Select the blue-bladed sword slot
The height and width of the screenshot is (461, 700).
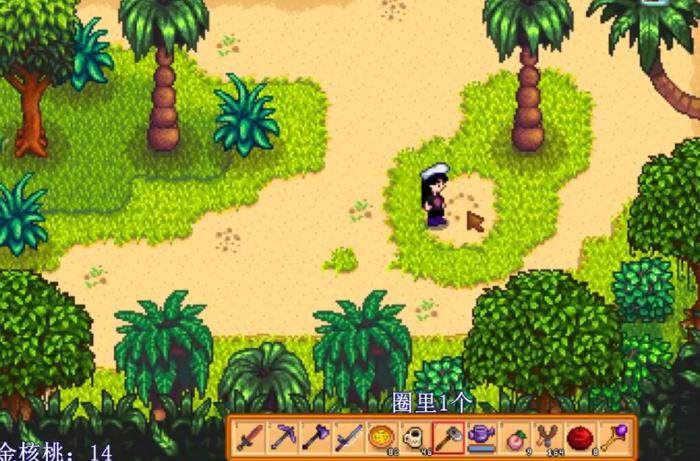click(348, 438)
